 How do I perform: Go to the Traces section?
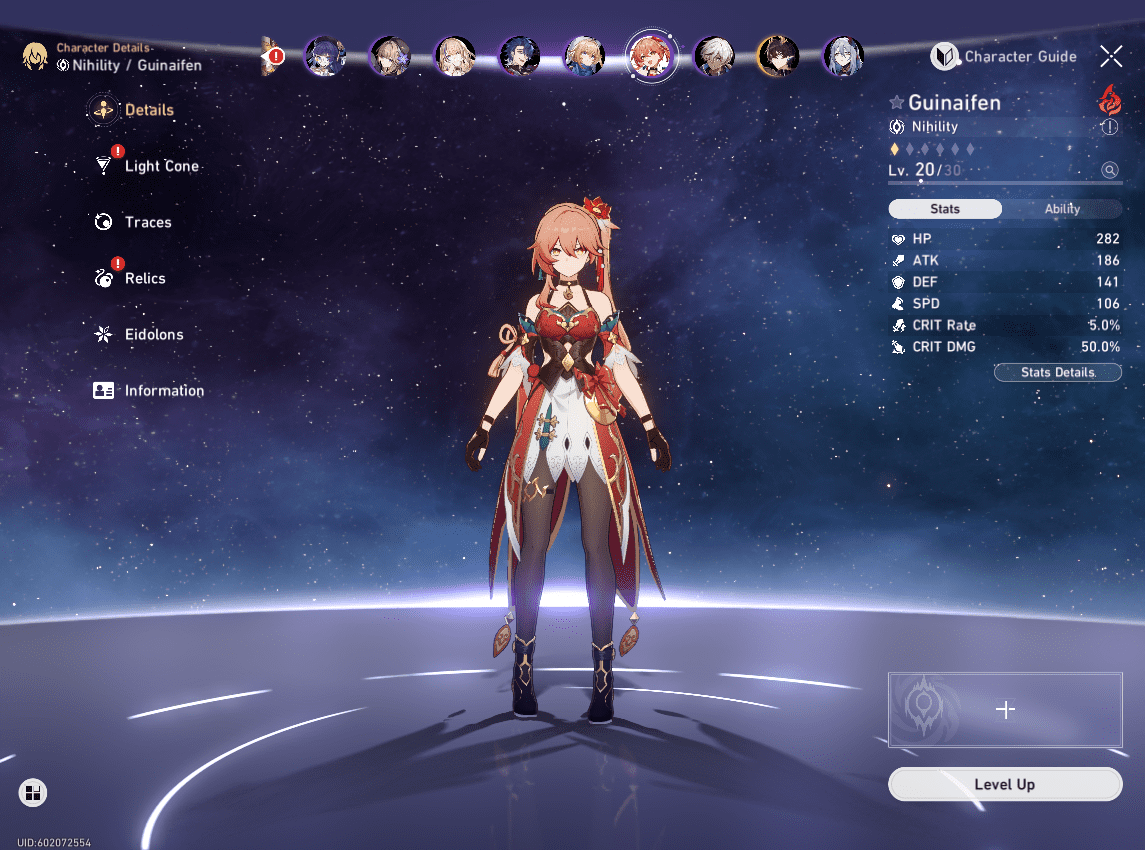tap(147, 222)
